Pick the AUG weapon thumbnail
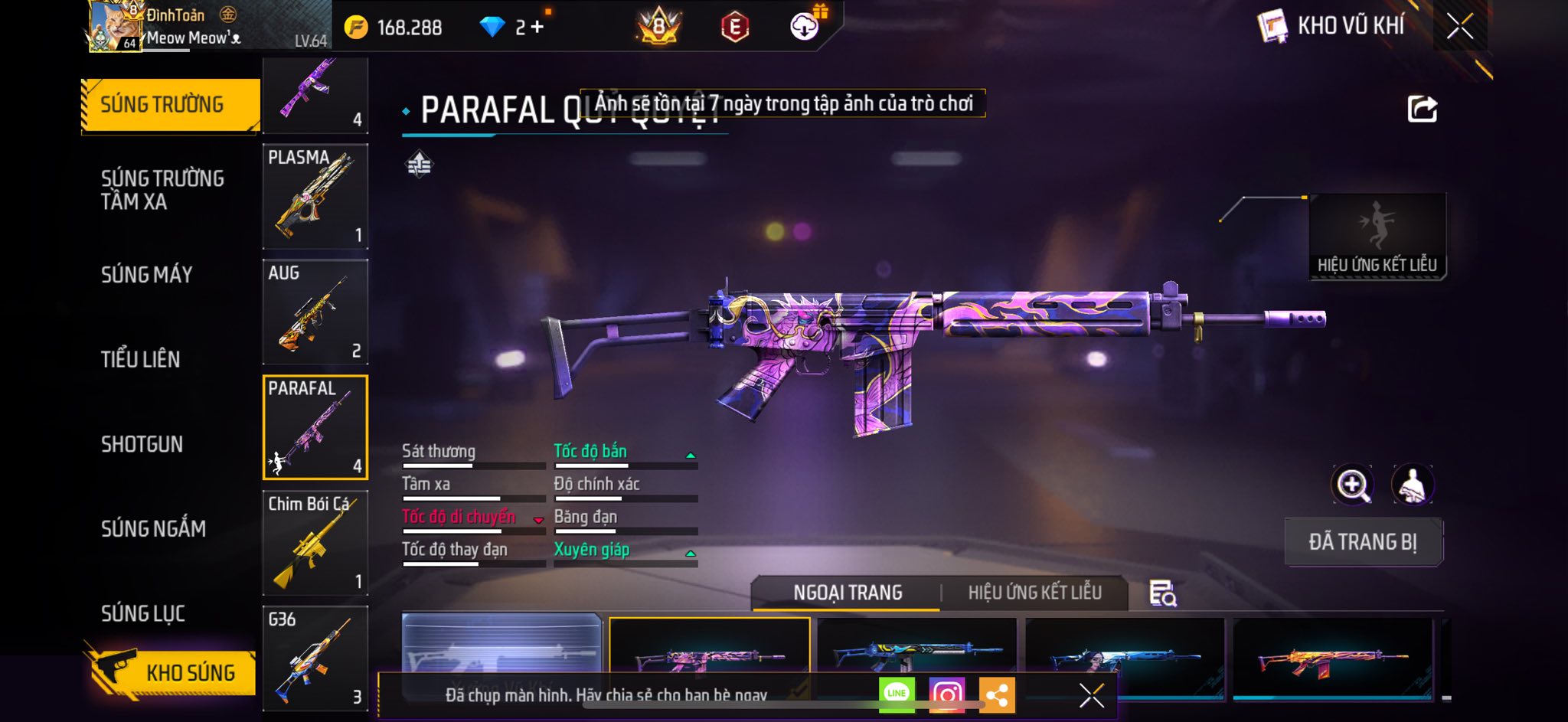Screen dimensions: 1568x722 click(315, 312)
